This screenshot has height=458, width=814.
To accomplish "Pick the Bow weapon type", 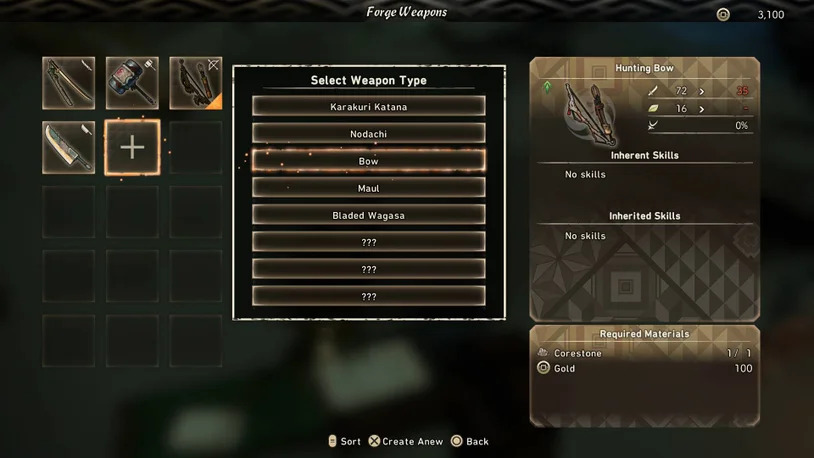I will (x=368, y=161).
